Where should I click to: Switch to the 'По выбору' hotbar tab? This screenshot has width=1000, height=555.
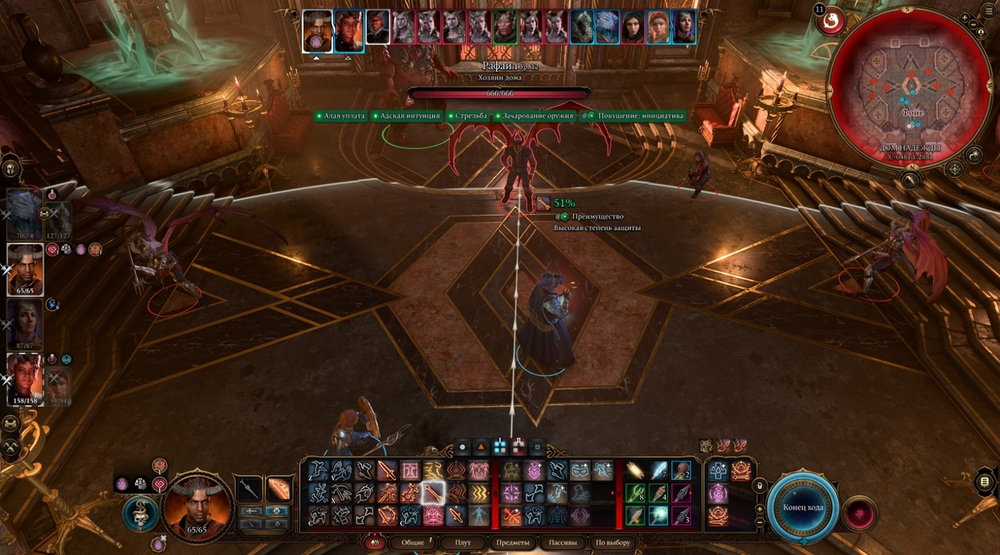tap(614, 543)
